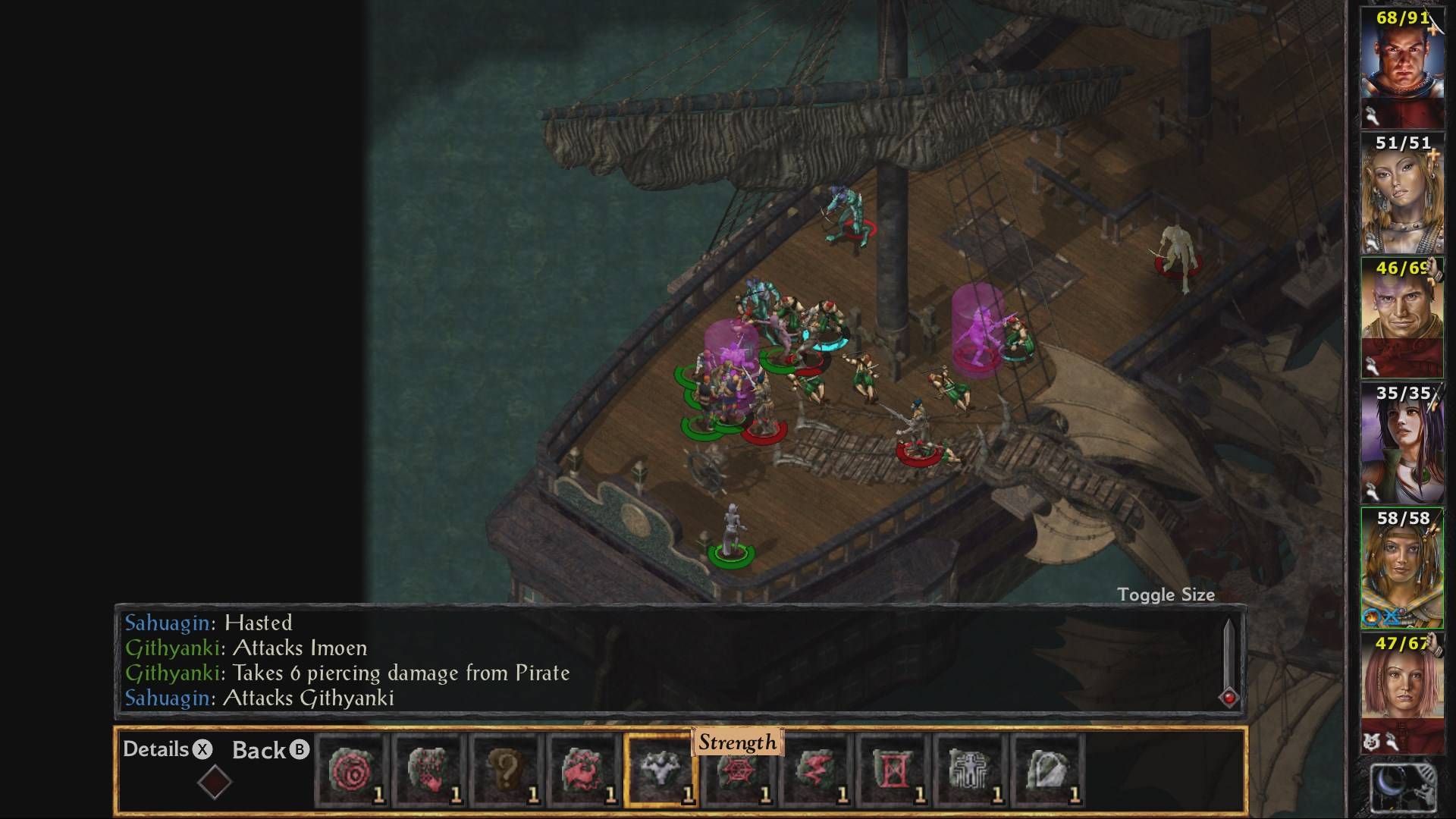Click the Toggle Size label

click(x=1166, y=595)
